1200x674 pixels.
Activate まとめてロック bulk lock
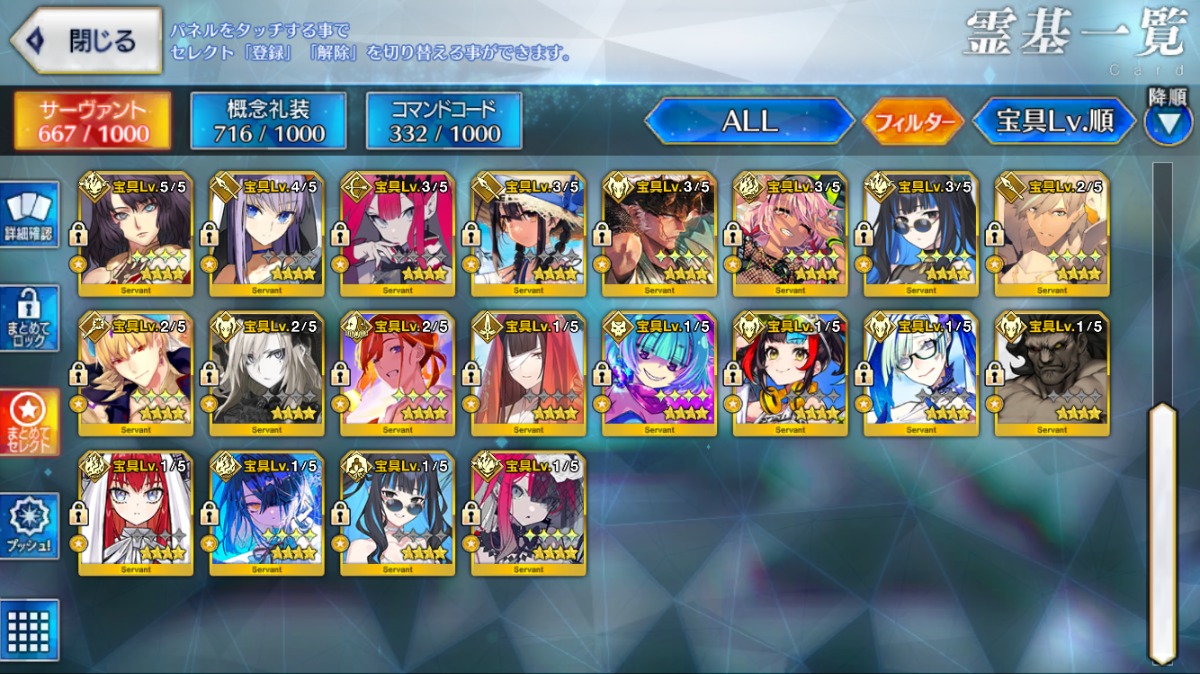[28, 320]
